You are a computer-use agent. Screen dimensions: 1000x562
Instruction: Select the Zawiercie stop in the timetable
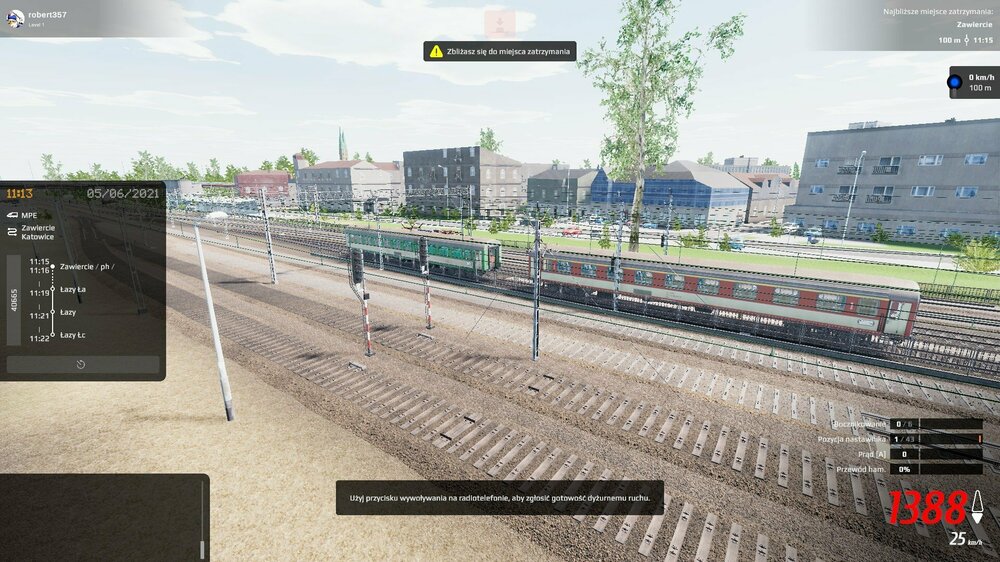pos(86,266)
